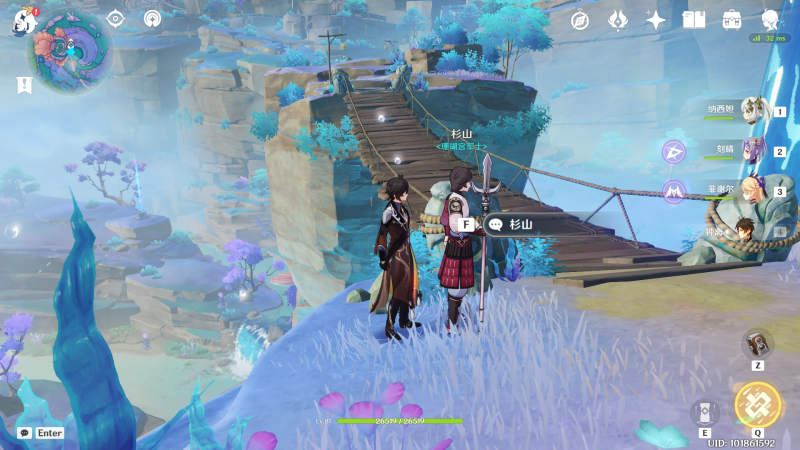The height and width of the screenshot is (450, 800).
Task: Activate the elemental skill stone pillar icon
Action: click(x=704, y=413)
